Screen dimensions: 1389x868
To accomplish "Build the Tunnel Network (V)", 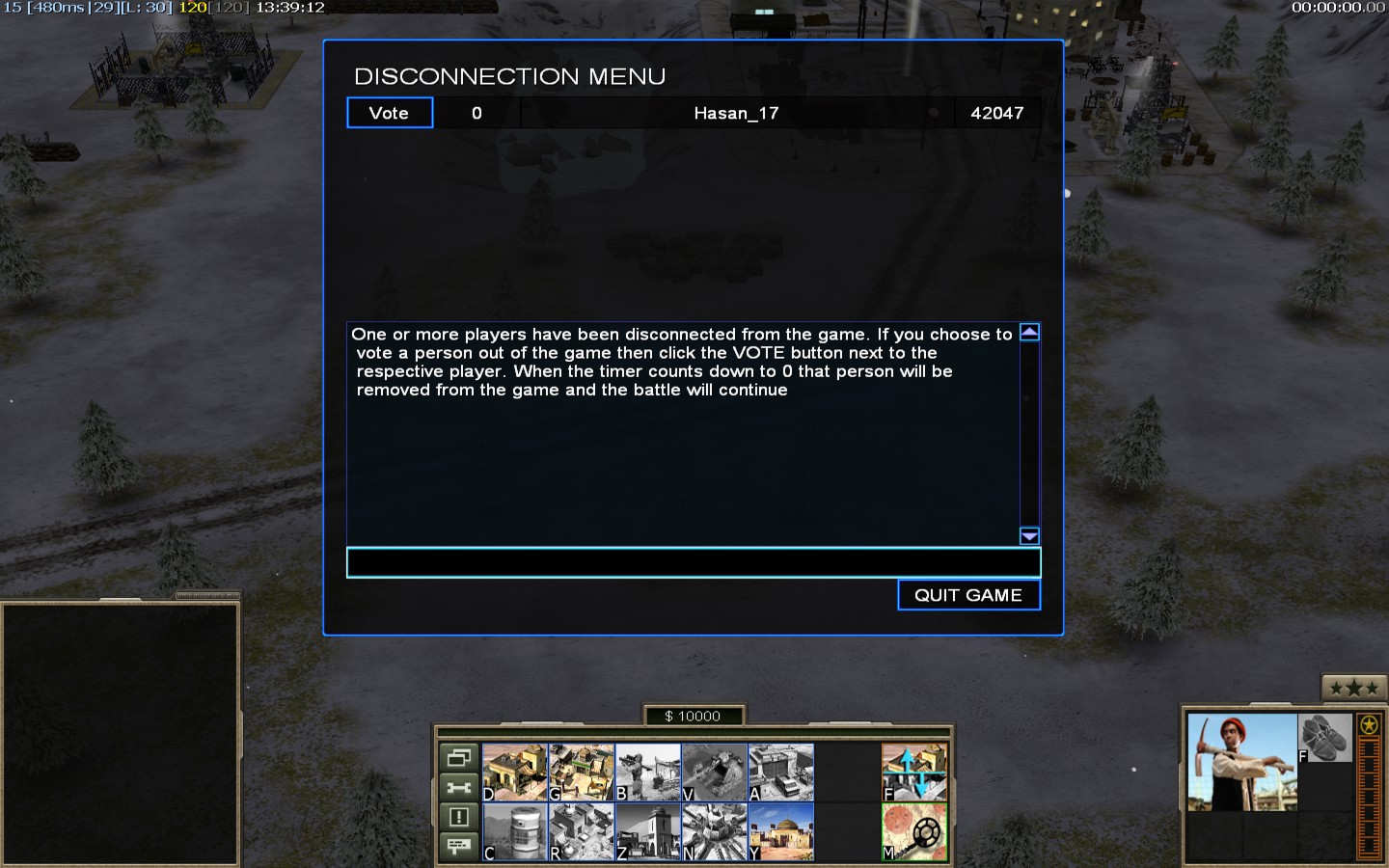I will pyautogui.click(x=714, y=773).
